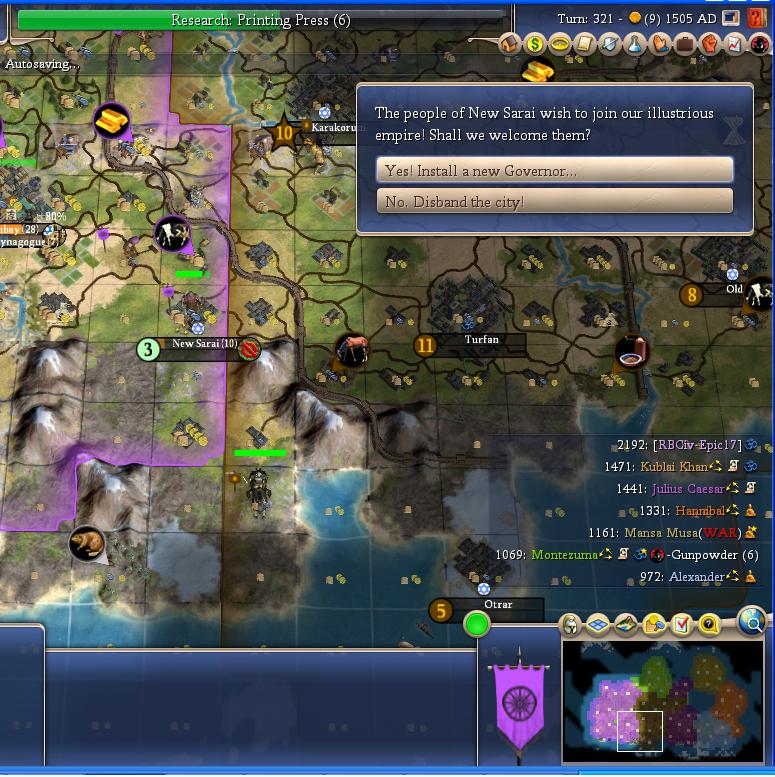Open the civics advisor ring icon
This screenshot has height=777, width=775.
560,44
